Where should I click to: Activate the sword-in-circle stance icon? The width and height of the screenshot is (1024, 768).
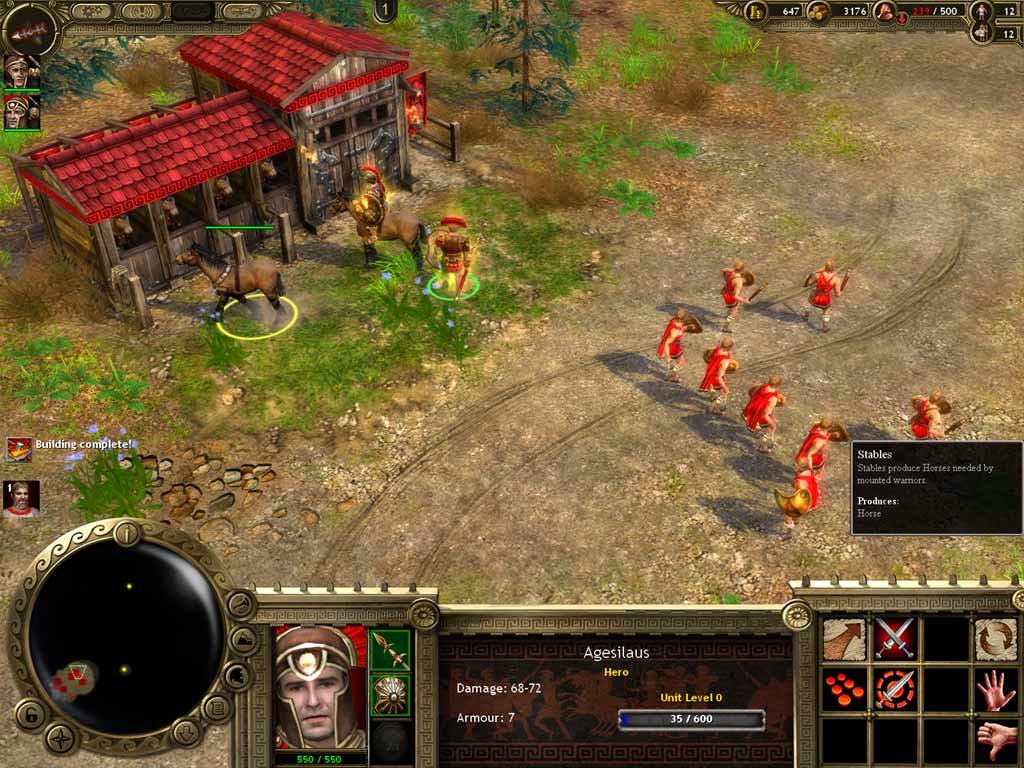[895, 690]
